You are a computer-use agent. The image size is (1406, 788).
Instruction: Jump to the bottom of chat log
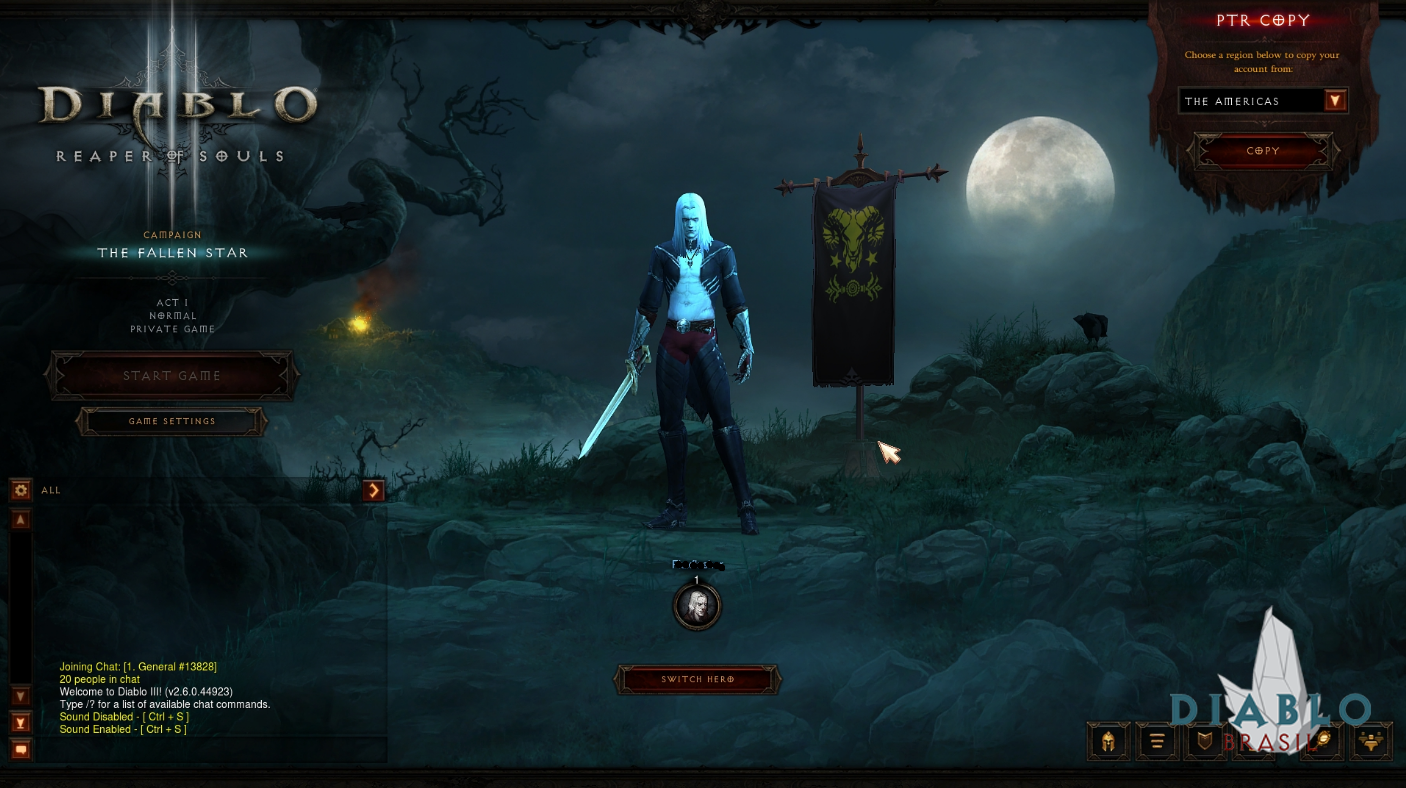coord(20,722)
